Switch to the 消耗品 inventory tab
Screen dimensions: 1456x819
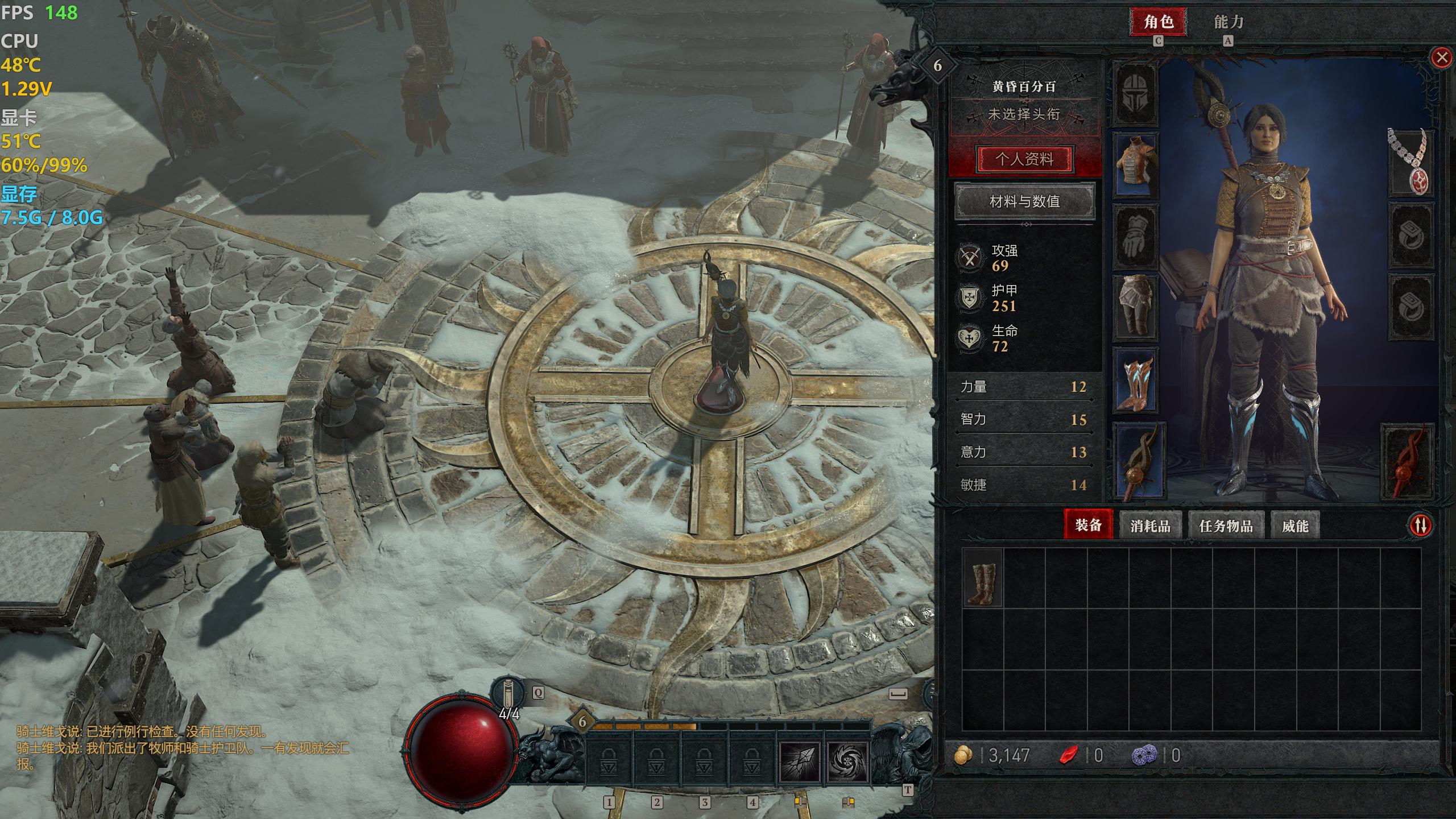click(x=1150, y=526)
